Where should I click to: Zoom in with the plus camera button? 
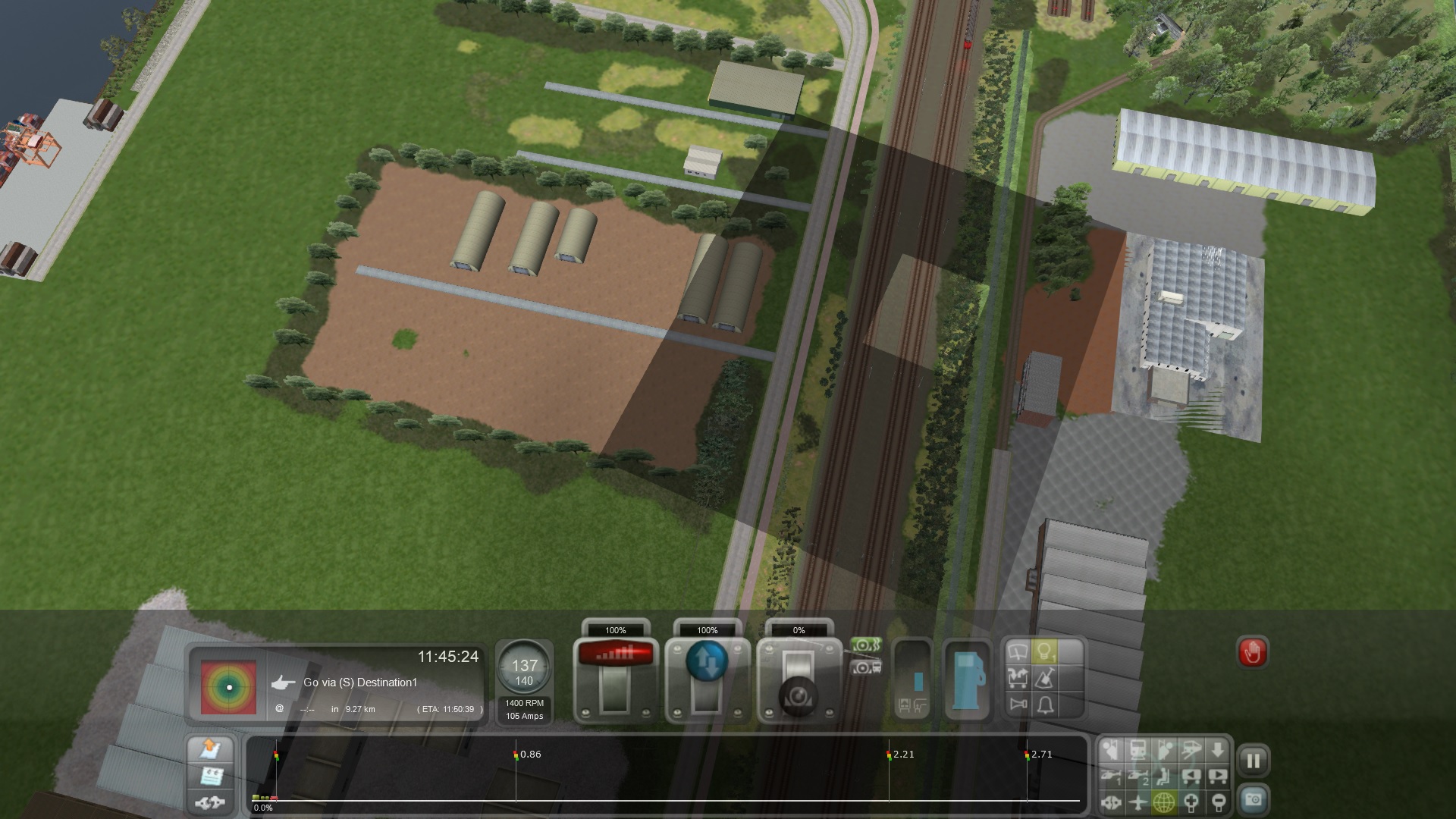click(1191, 801)
